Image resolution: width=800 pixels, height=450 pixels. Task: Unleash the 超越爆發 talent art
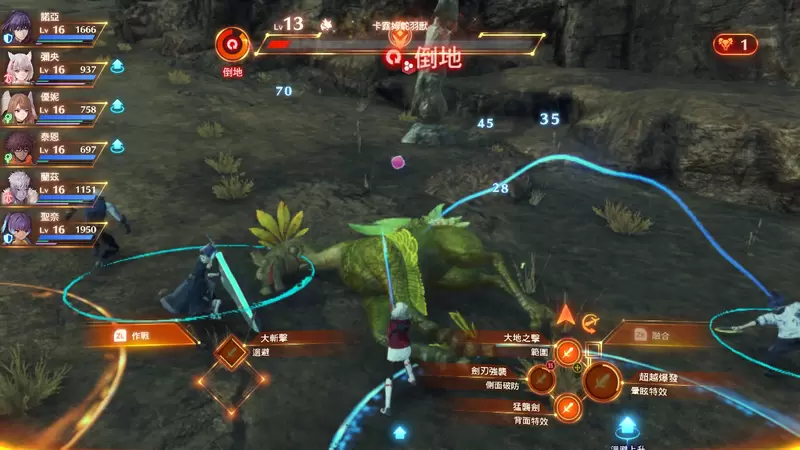point(601,380)
